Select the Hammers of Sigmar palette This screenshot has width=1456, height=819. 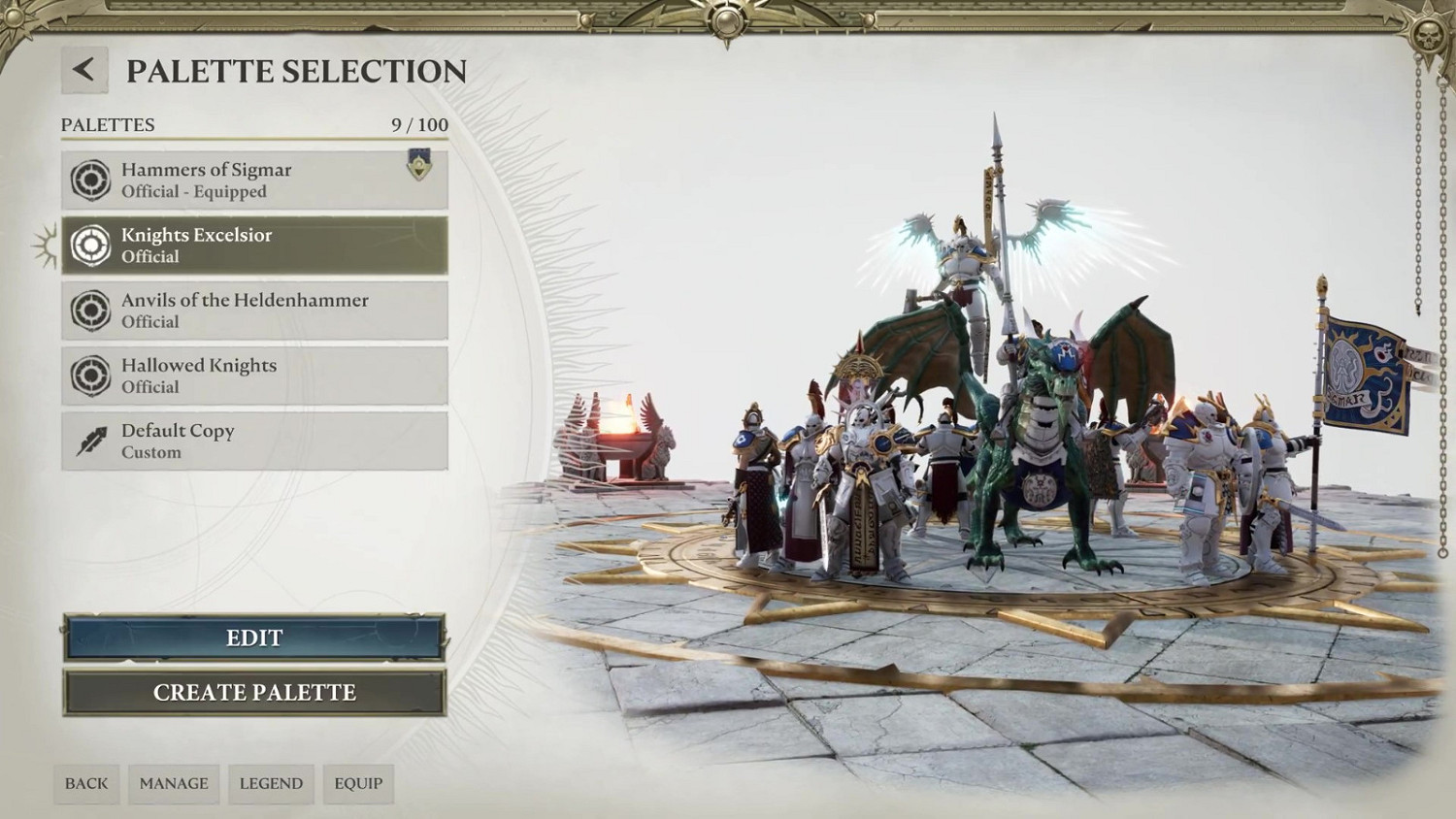coord(254,180)
